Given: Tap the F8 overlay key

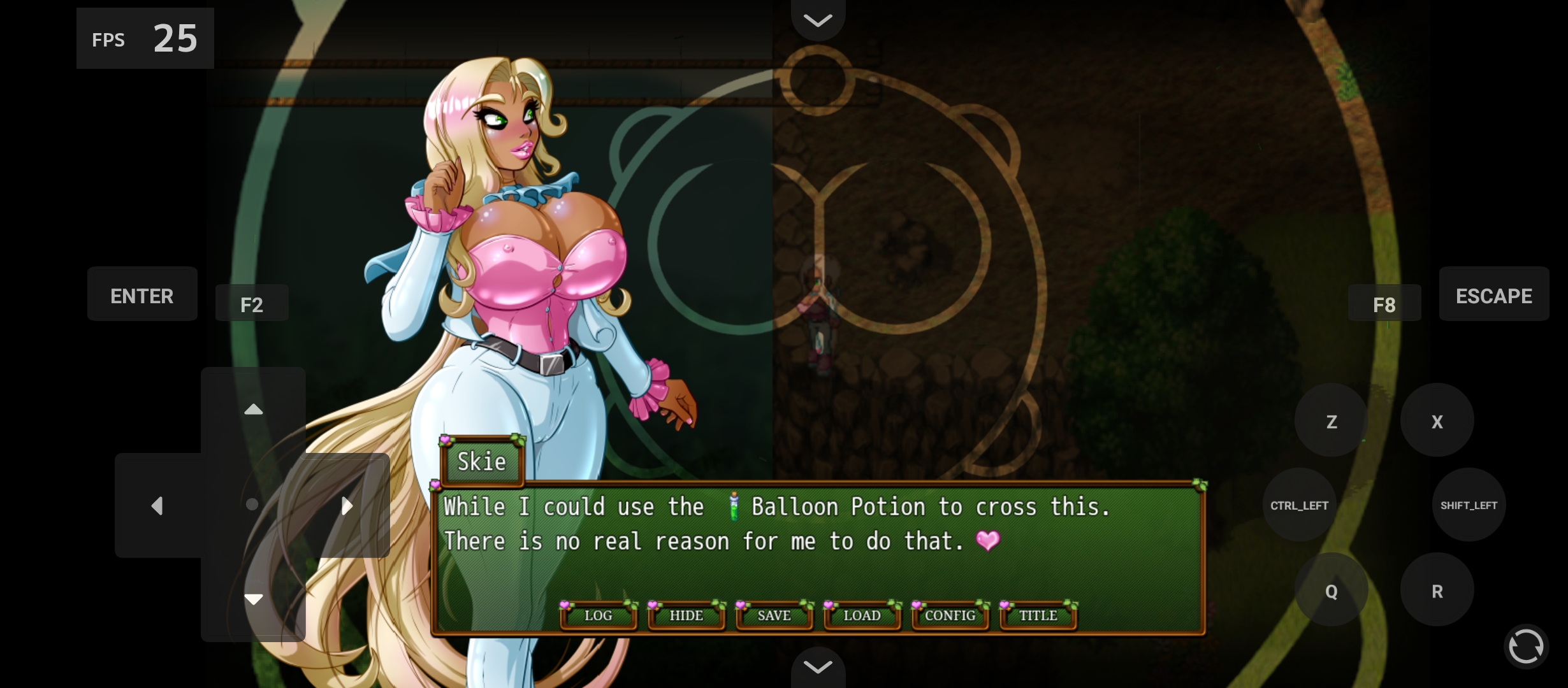Looking at the screenshot, I should (x=1384, y=305).
